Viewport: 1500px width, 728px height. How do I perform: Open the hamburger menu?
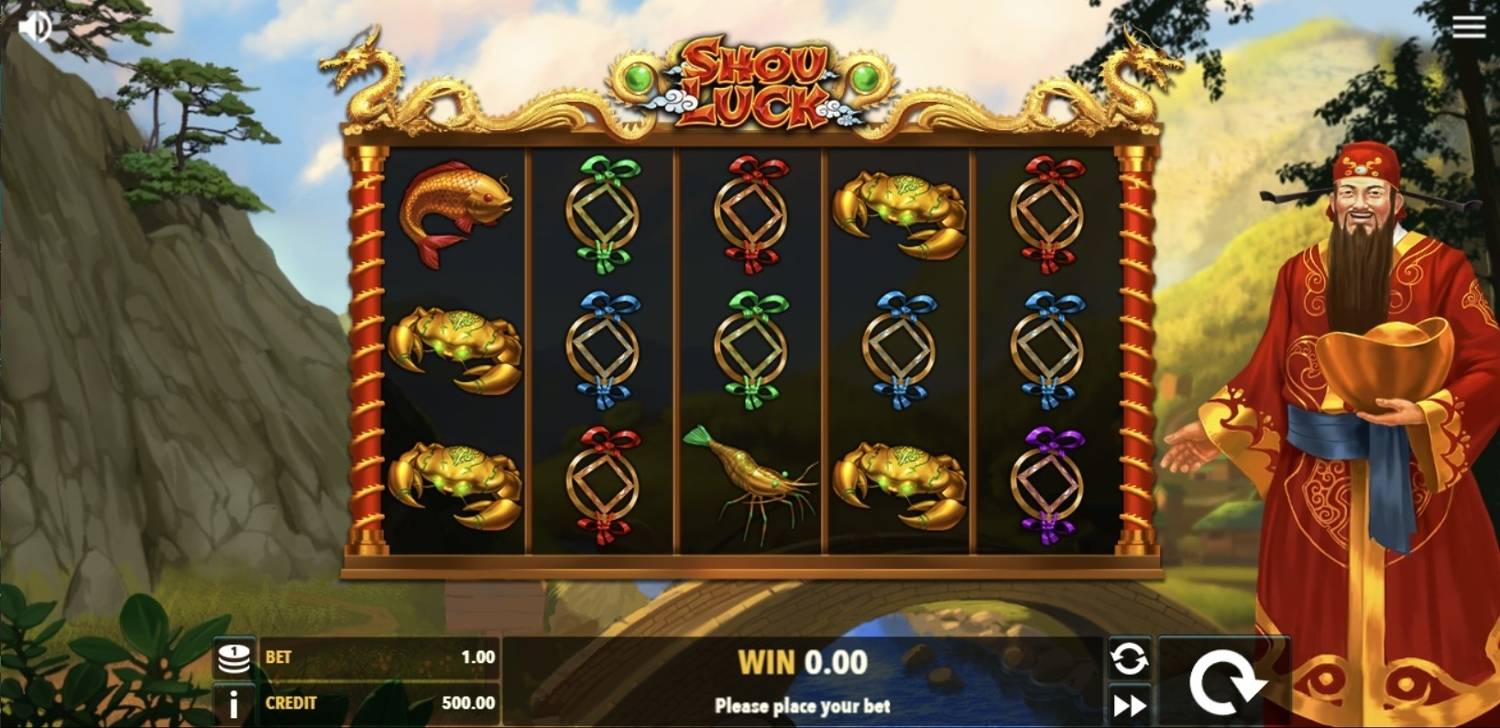tap(1468, 25)
